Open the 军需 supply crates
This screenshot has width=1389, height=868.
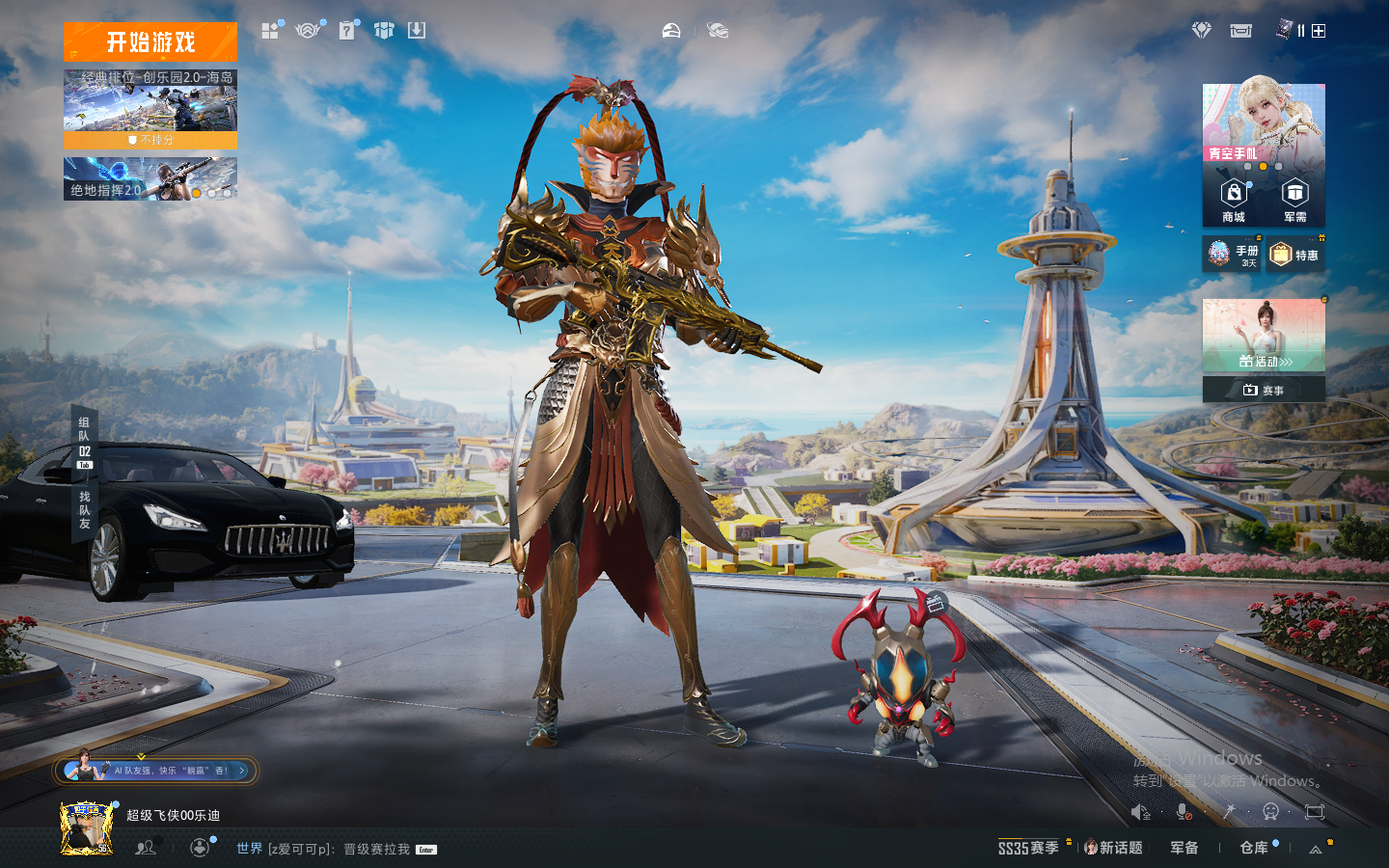1294,201
